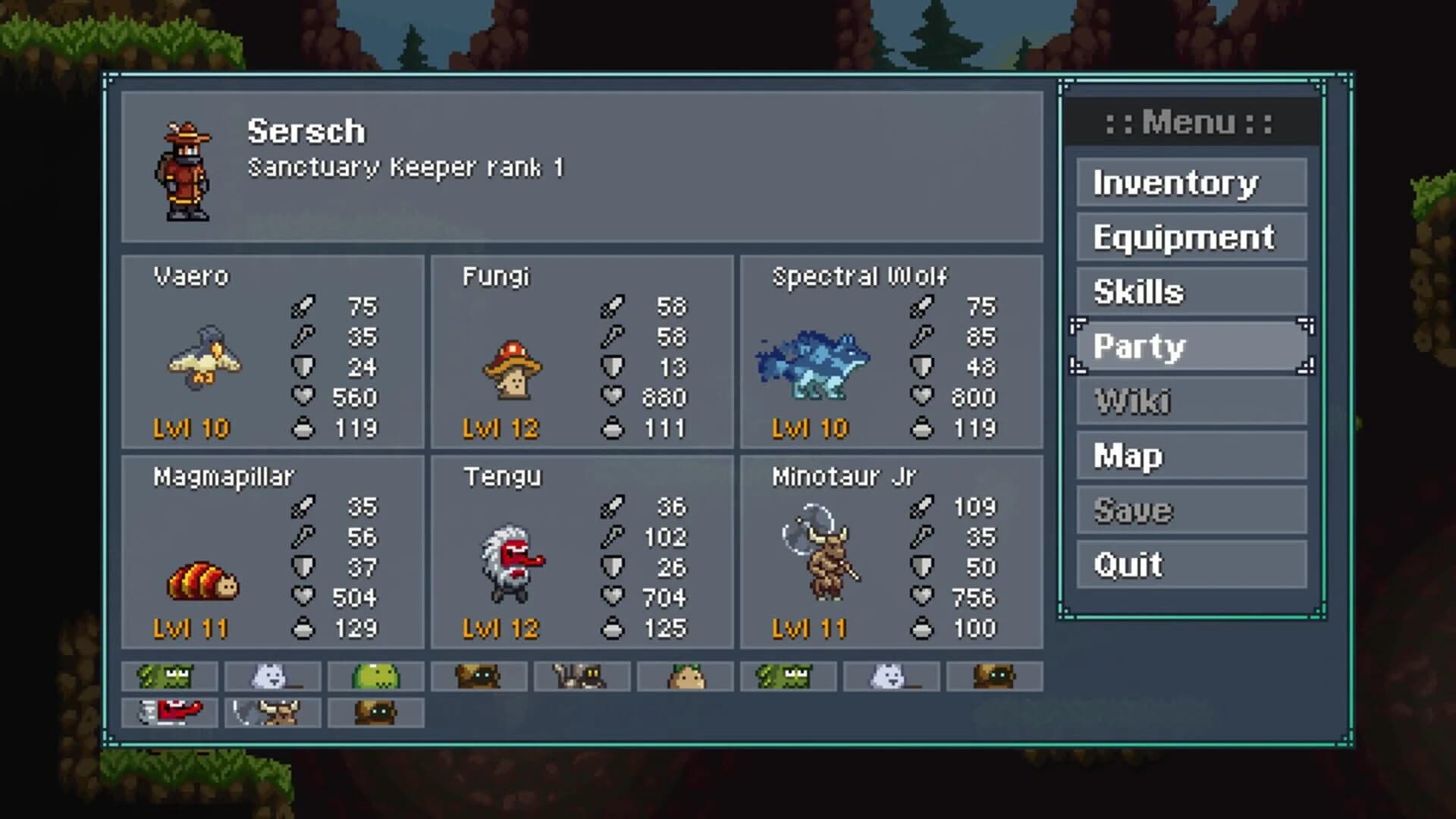
Task: Expand the Inventory menu section
Action: [1190, 182]
